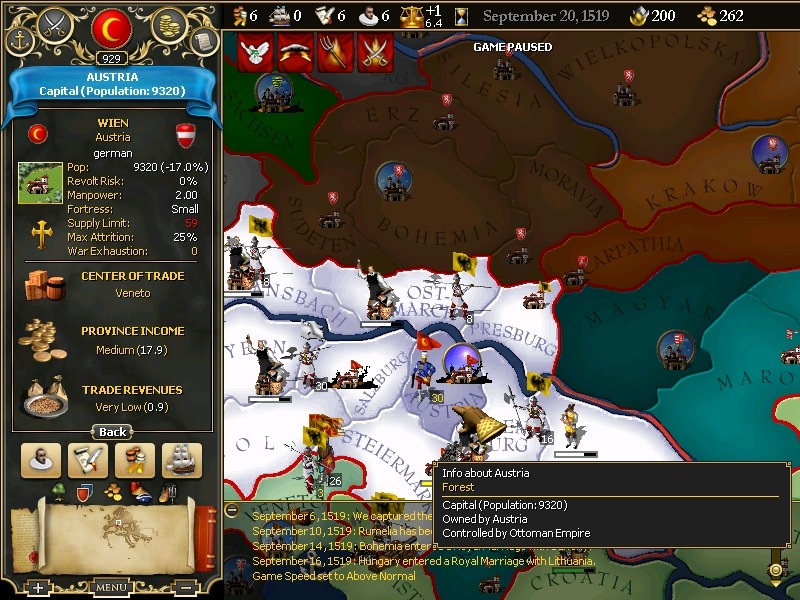
Task: Open the quill and scroll button
Action: (87, 461)
